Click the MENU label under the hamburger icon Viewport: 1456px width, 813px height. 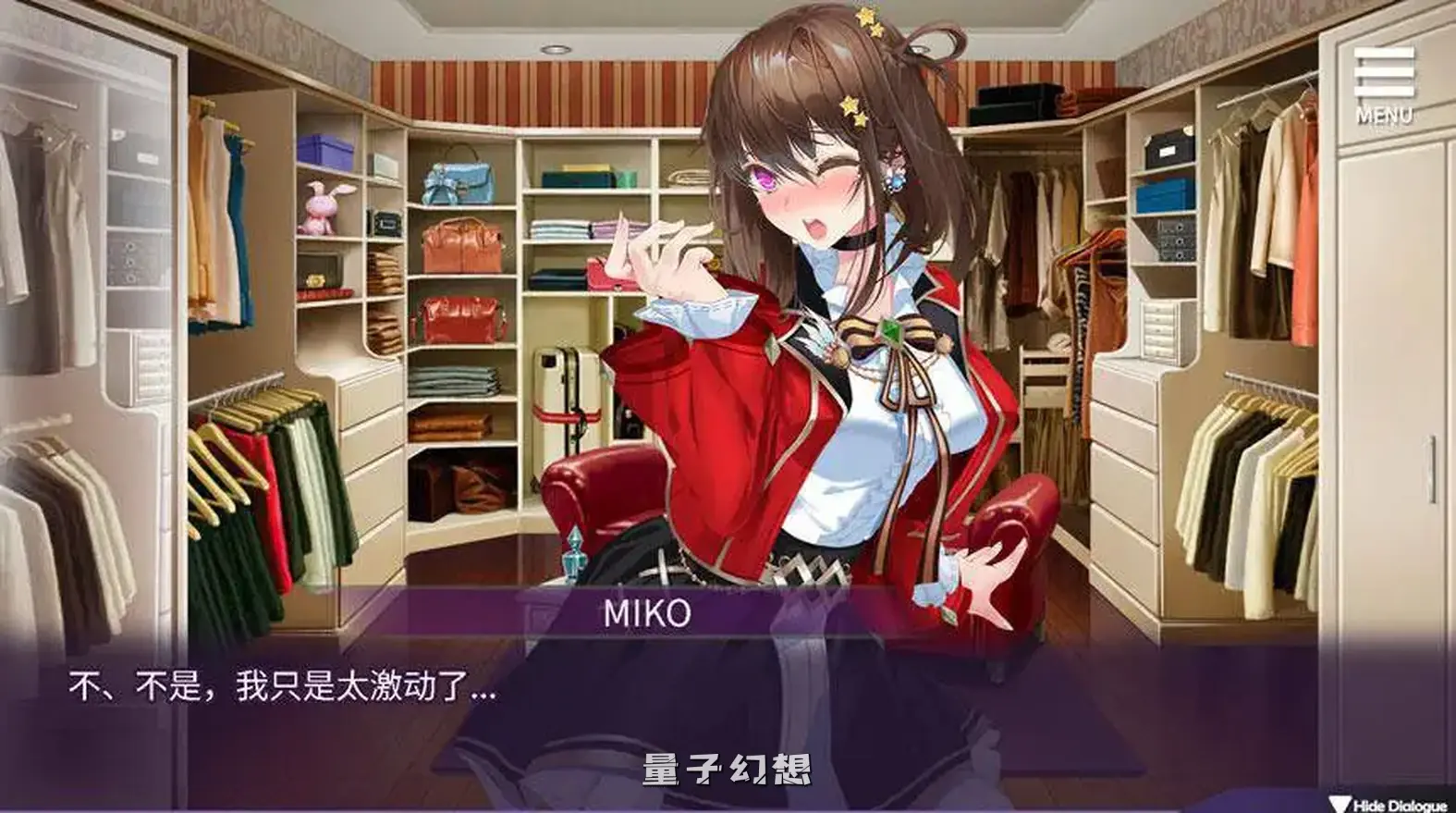coord(1383,113)
